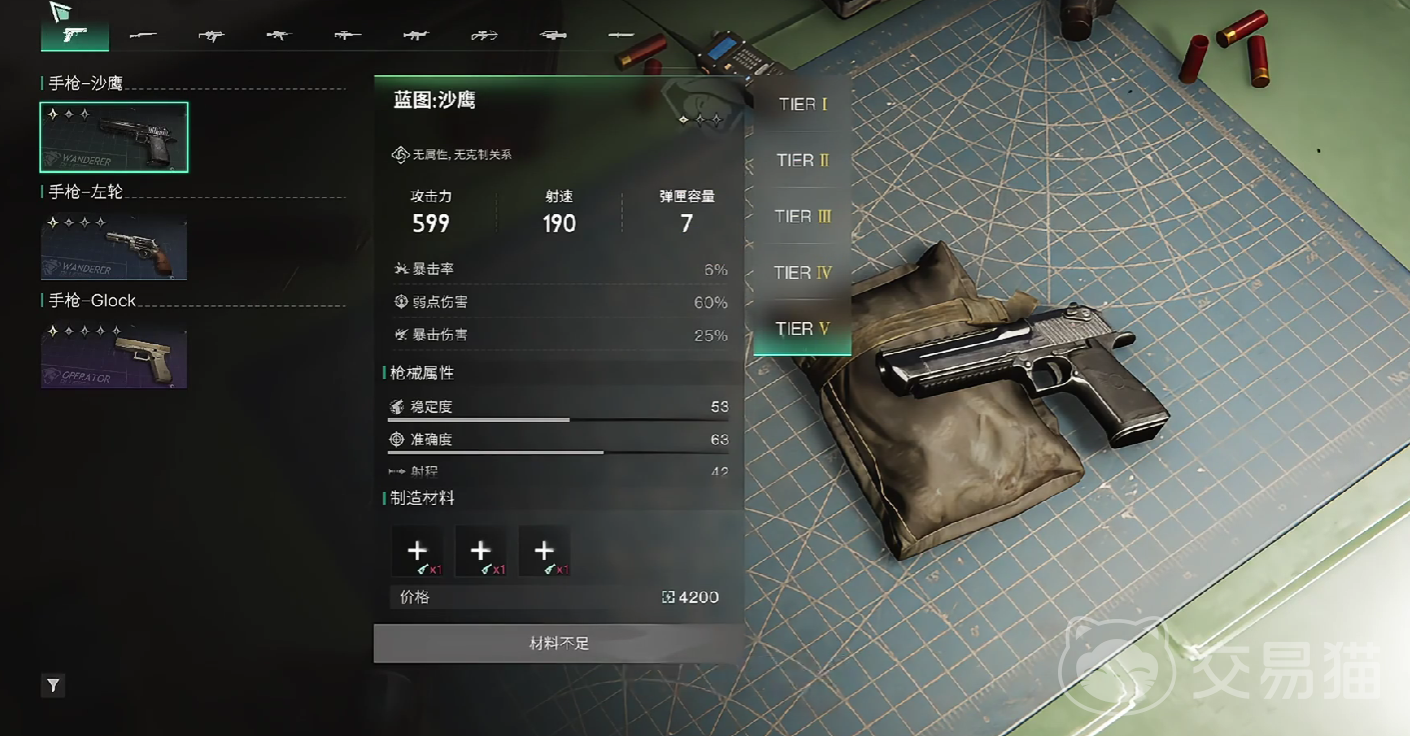Select the TIER III tab
The image size is (1410, 736).
[802, 216]
